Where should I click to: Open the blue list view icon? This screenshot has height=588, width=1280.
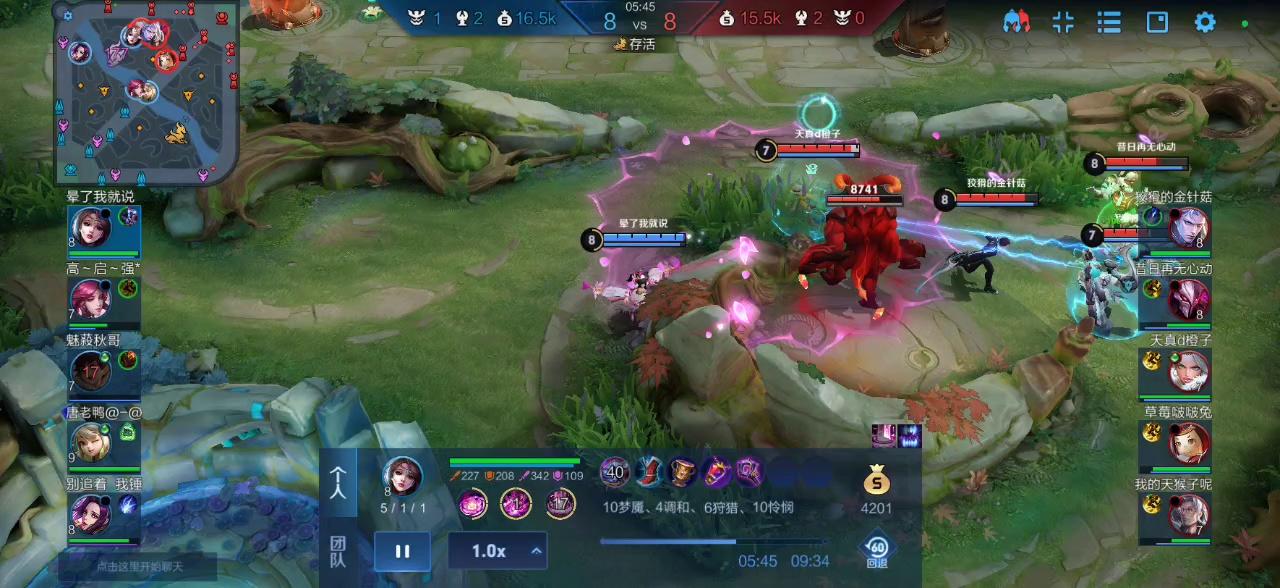[x=1108, y=22]
